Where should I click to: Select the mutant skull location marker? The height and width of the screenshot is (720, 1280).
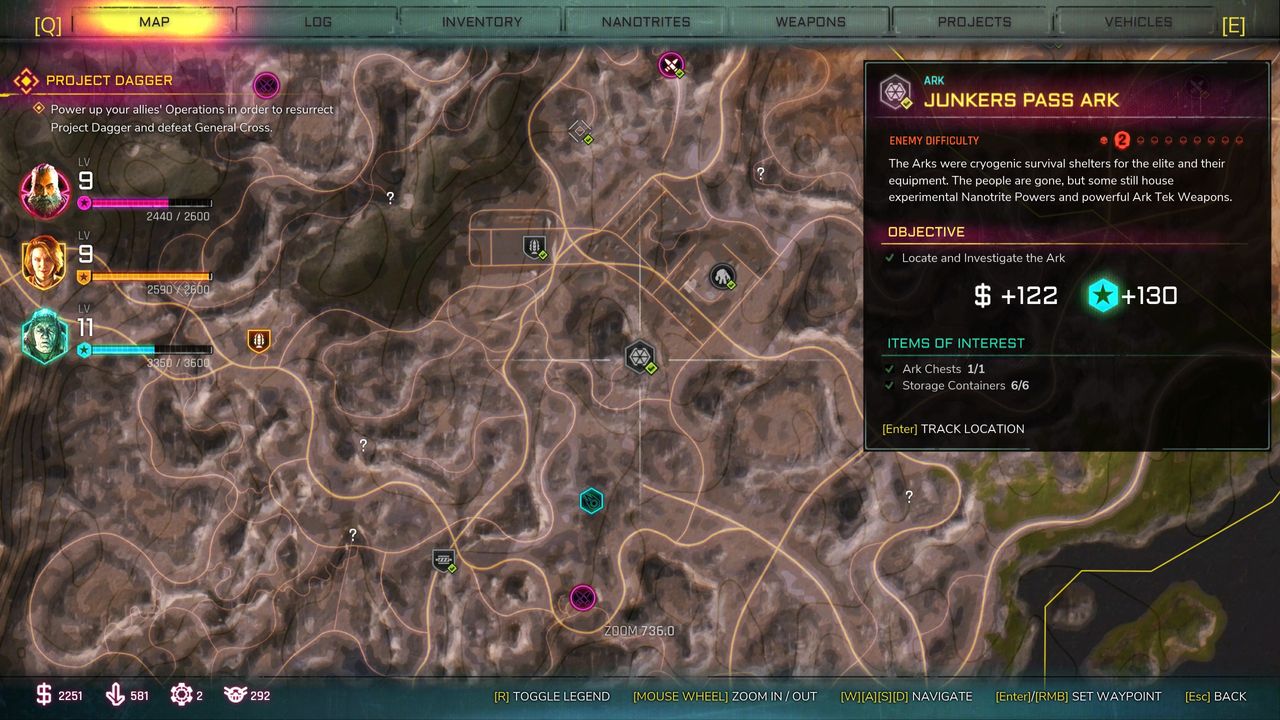pyautogui.click(x=722, y=276)
